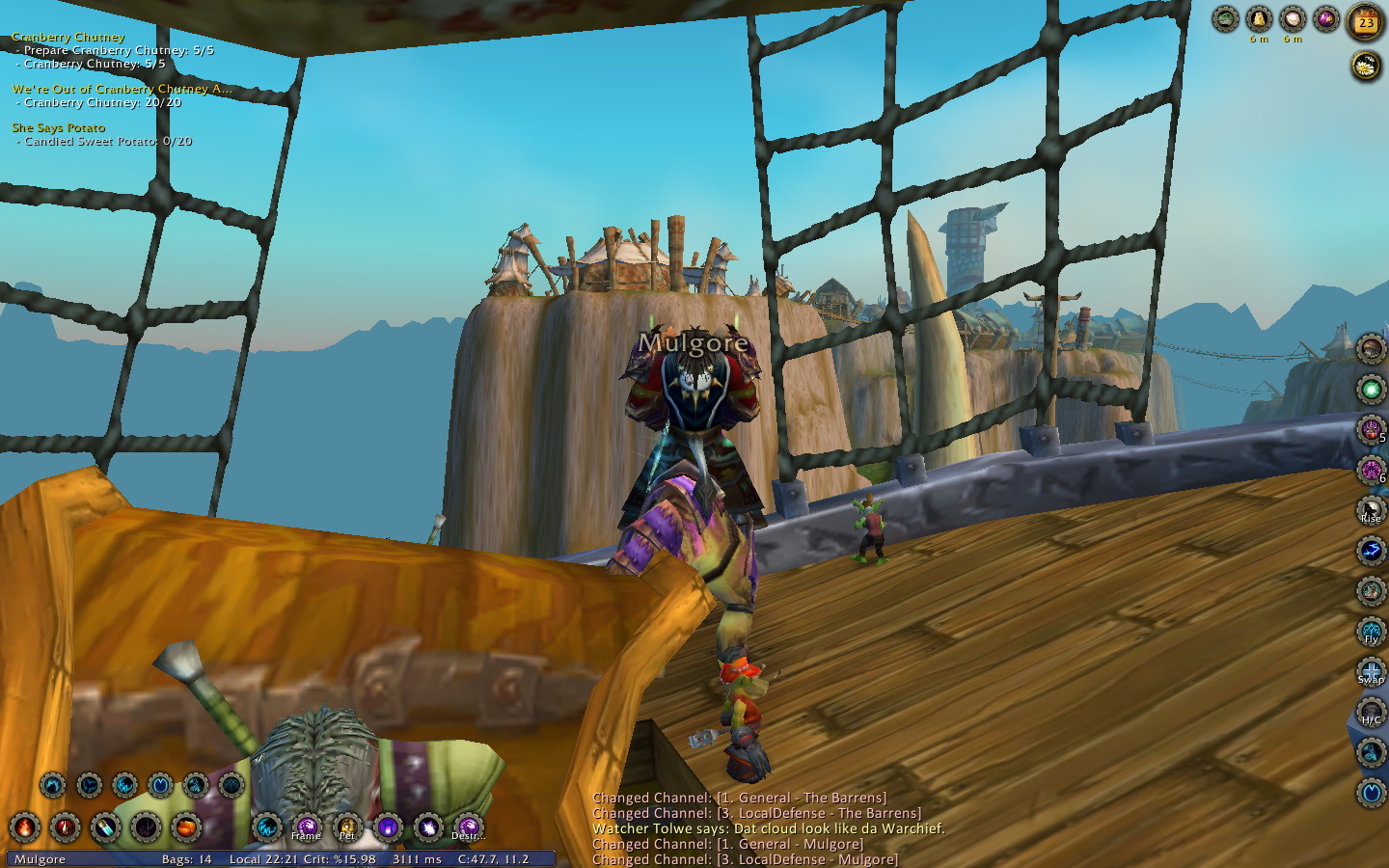
Task: Use the orange pumpkin item slot
Action: tap(186, 827)
